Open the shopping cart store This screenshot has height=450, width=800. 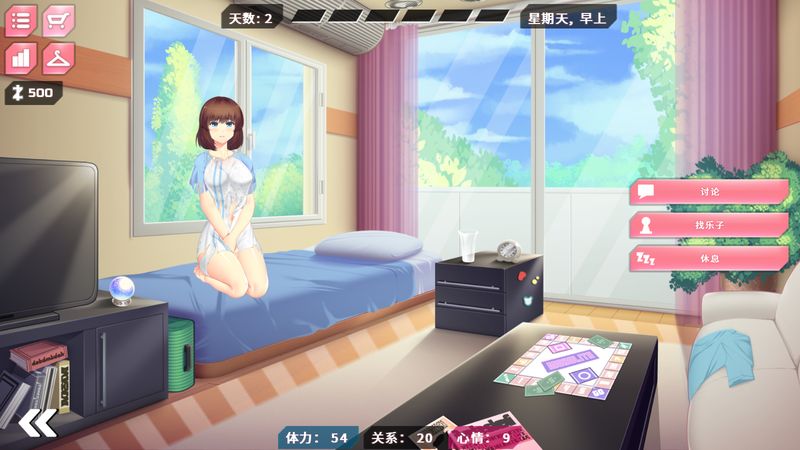pos(59,20)
